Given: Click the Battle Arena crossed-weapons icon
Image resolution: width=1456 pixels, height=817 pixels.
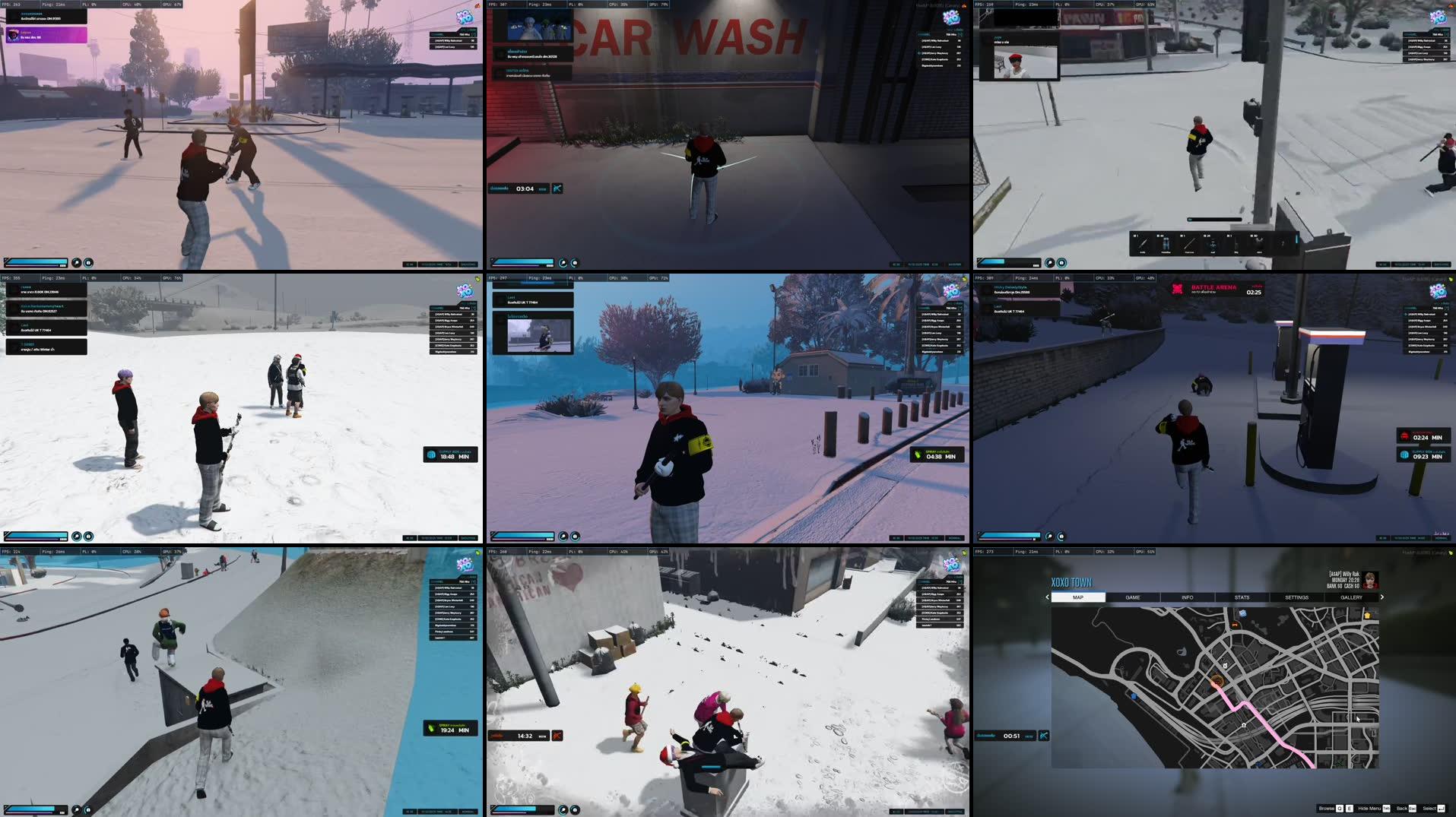Looking at the screenshot, I should tap(1175, 290).
